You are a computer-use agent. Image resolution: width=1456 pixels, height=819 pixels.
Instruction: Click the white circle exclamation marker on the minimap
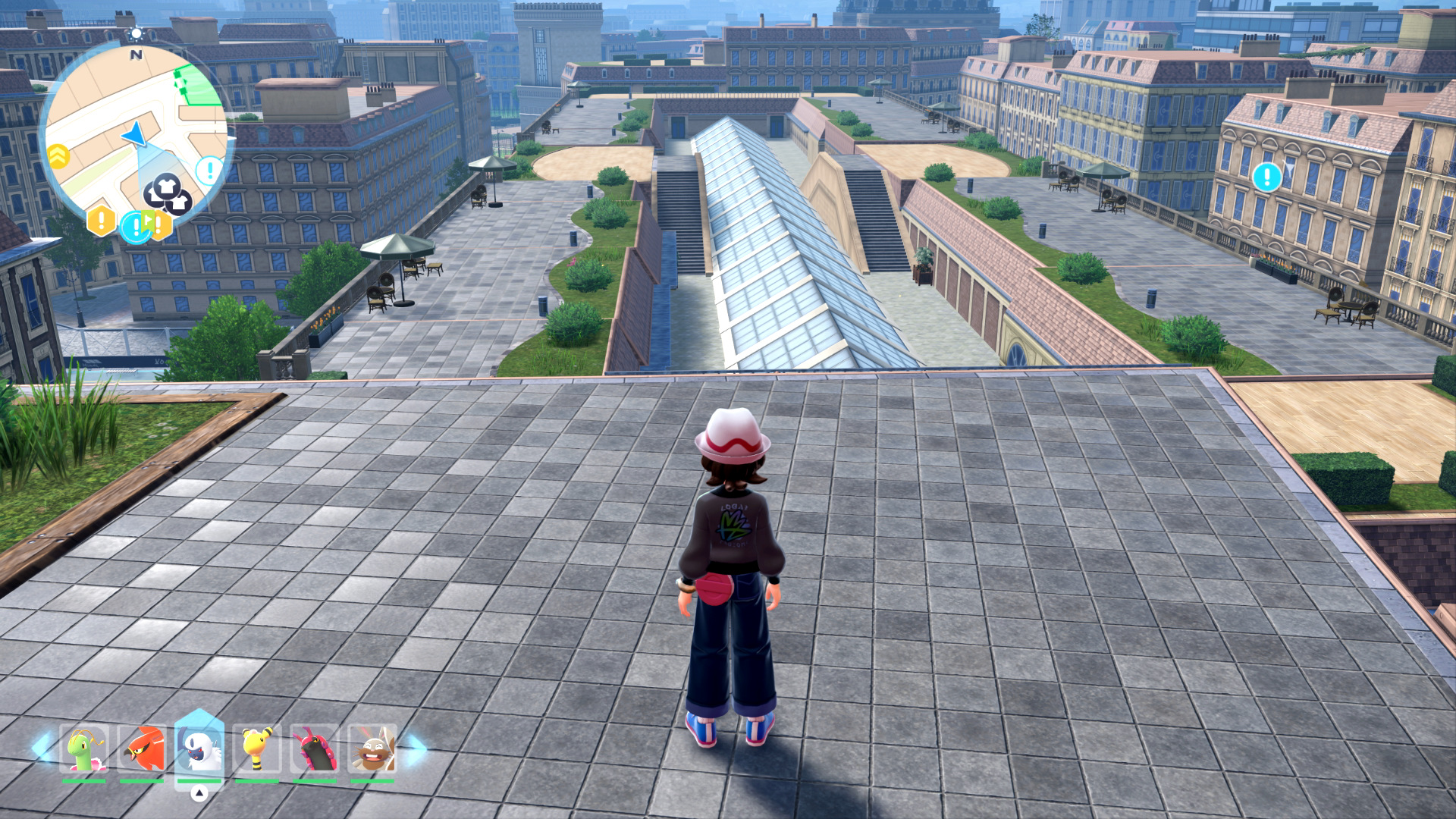click(x=209, y=170)
